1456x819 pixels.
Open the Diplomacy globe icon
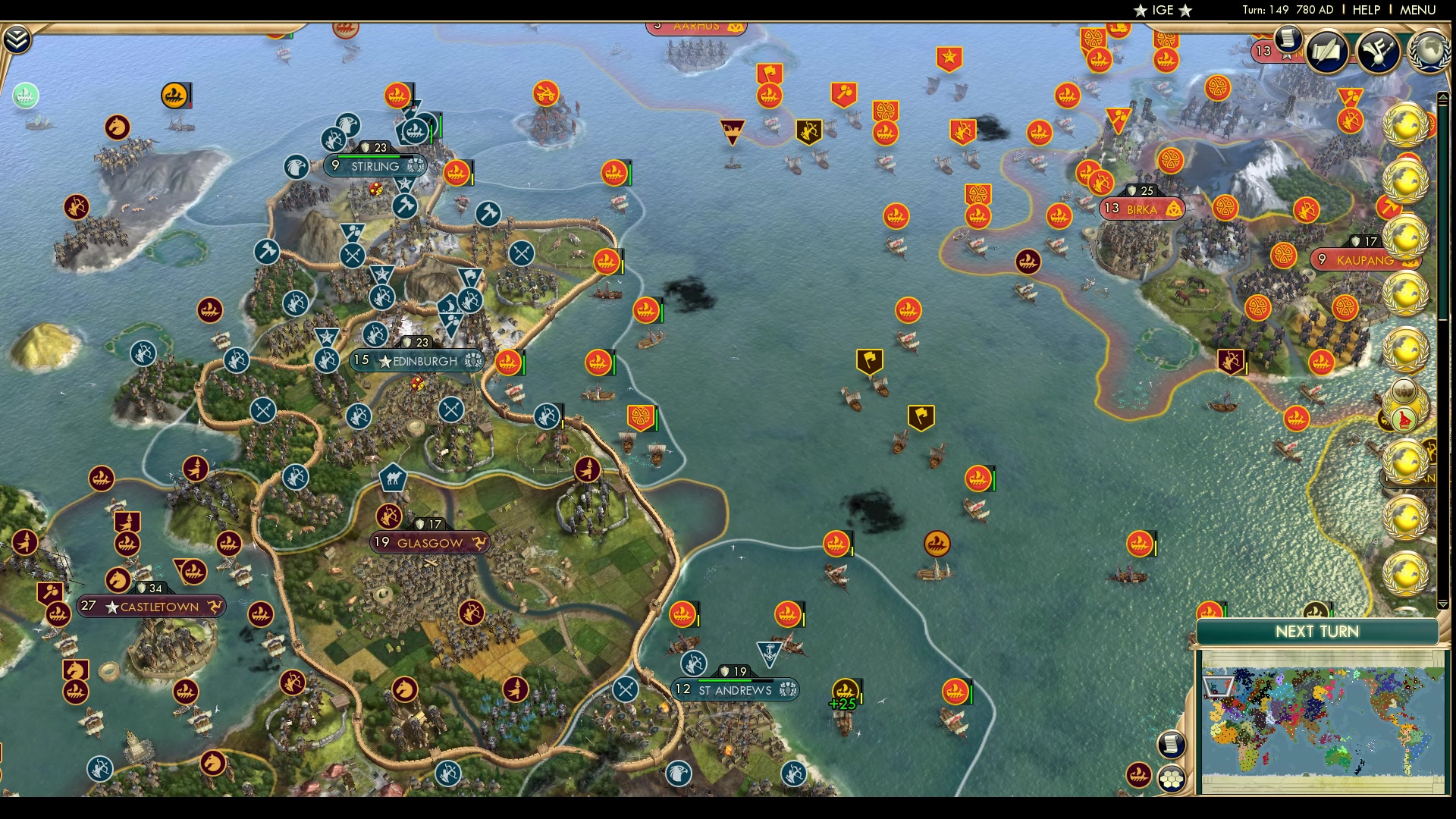[1428, 52]
